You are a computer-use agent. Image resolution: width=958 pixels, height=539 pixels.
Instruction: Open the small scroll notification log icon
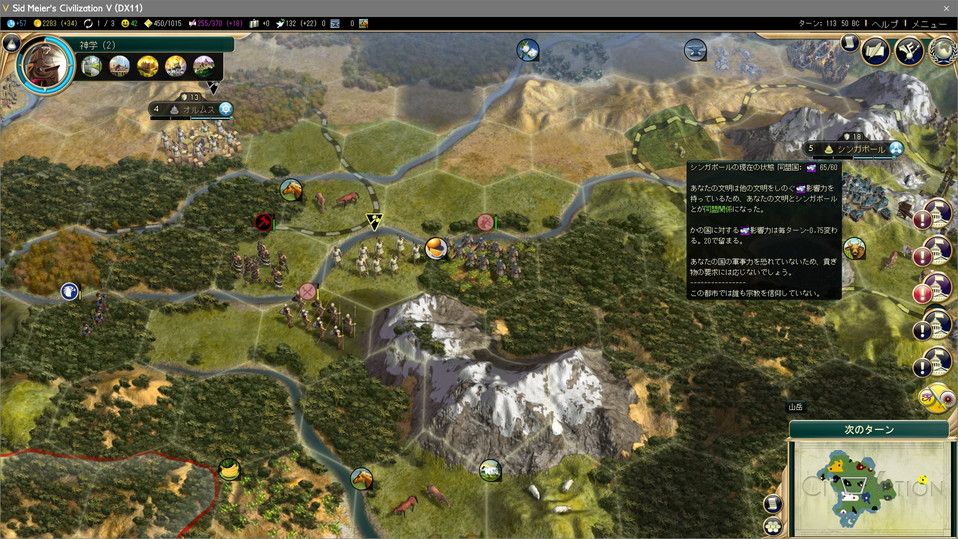[849, 43]
